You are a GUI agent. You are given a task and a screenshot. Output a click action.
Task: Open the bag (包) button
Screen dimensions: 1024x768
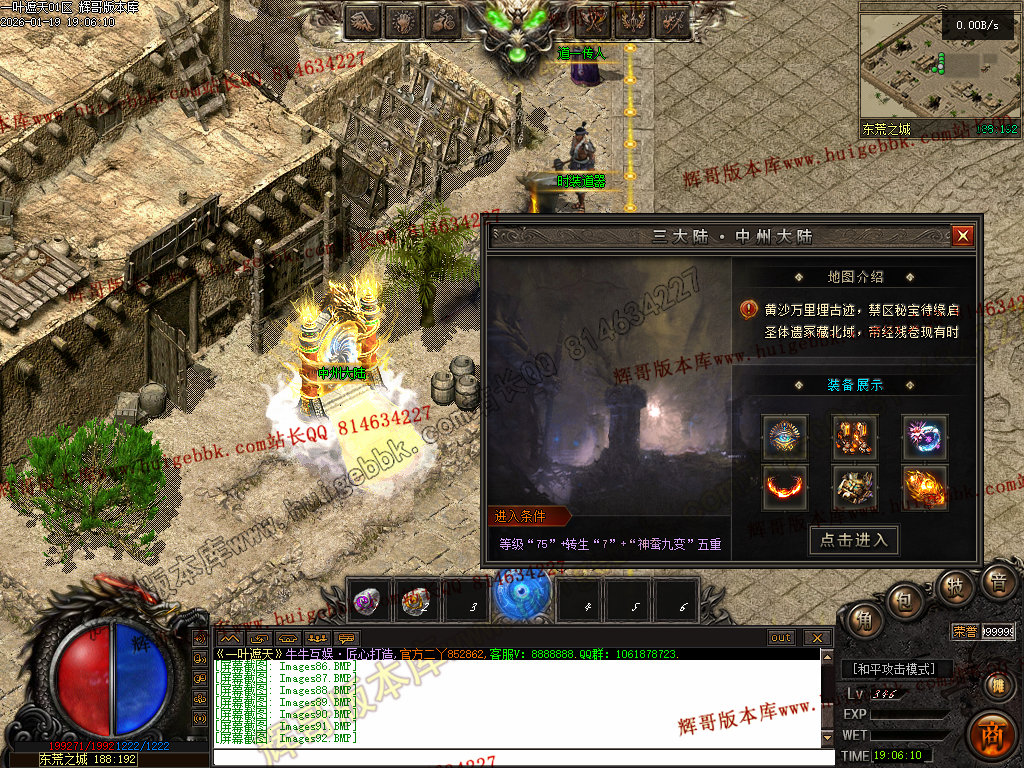point(907,602)
